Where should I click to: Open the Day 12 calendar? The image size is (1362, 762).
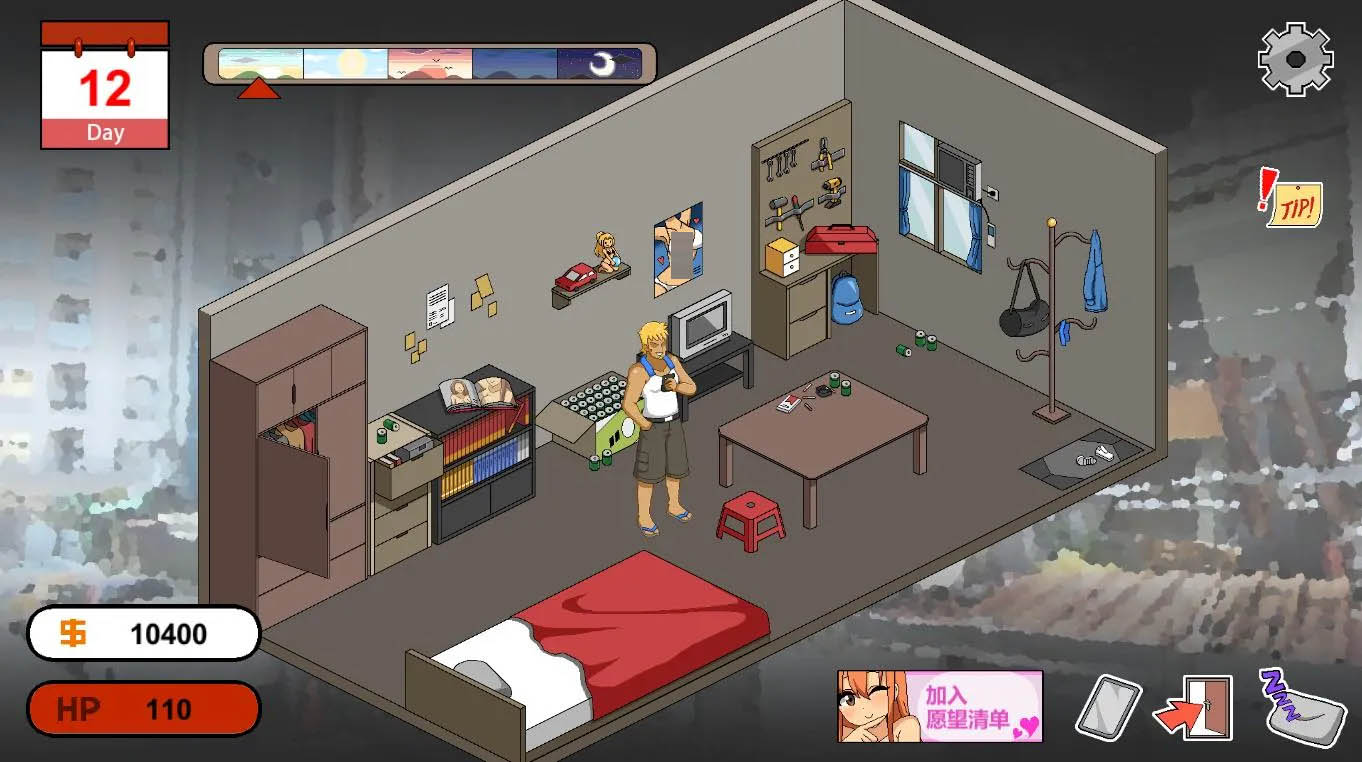tap(105, 86)
